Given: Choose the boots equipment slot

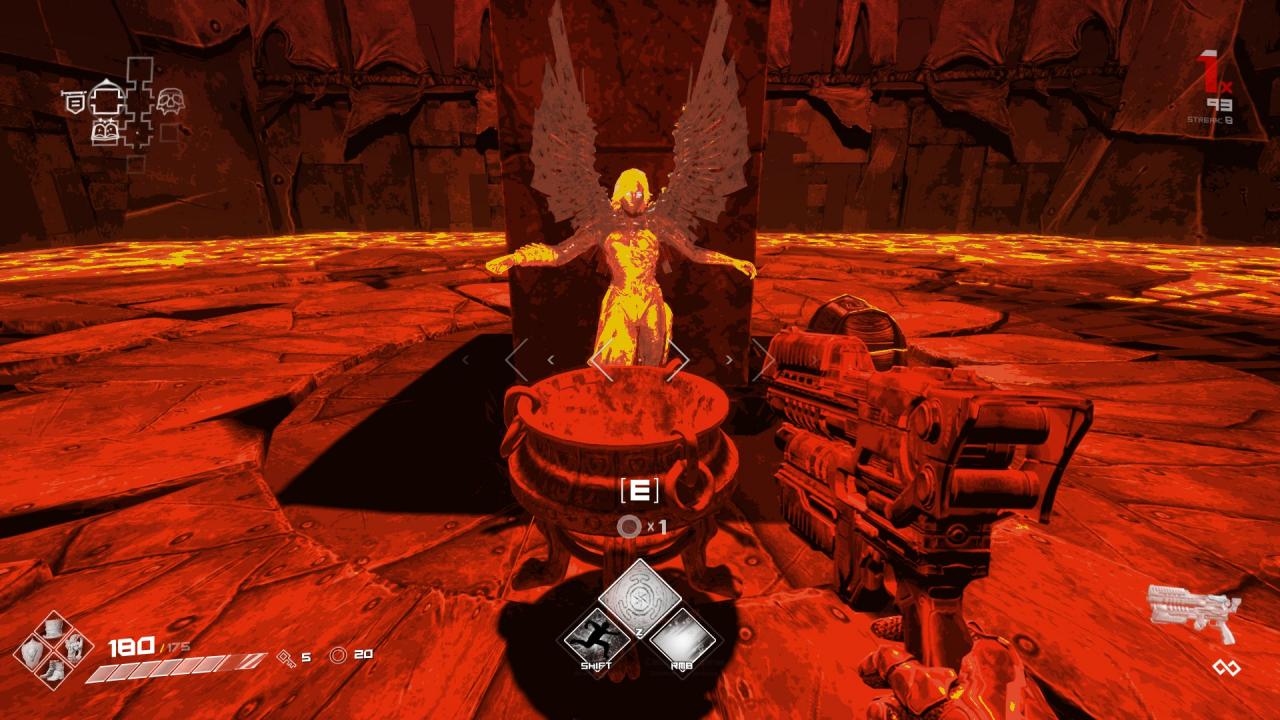Looking at the screenshot, I should (x=53, y=671).
